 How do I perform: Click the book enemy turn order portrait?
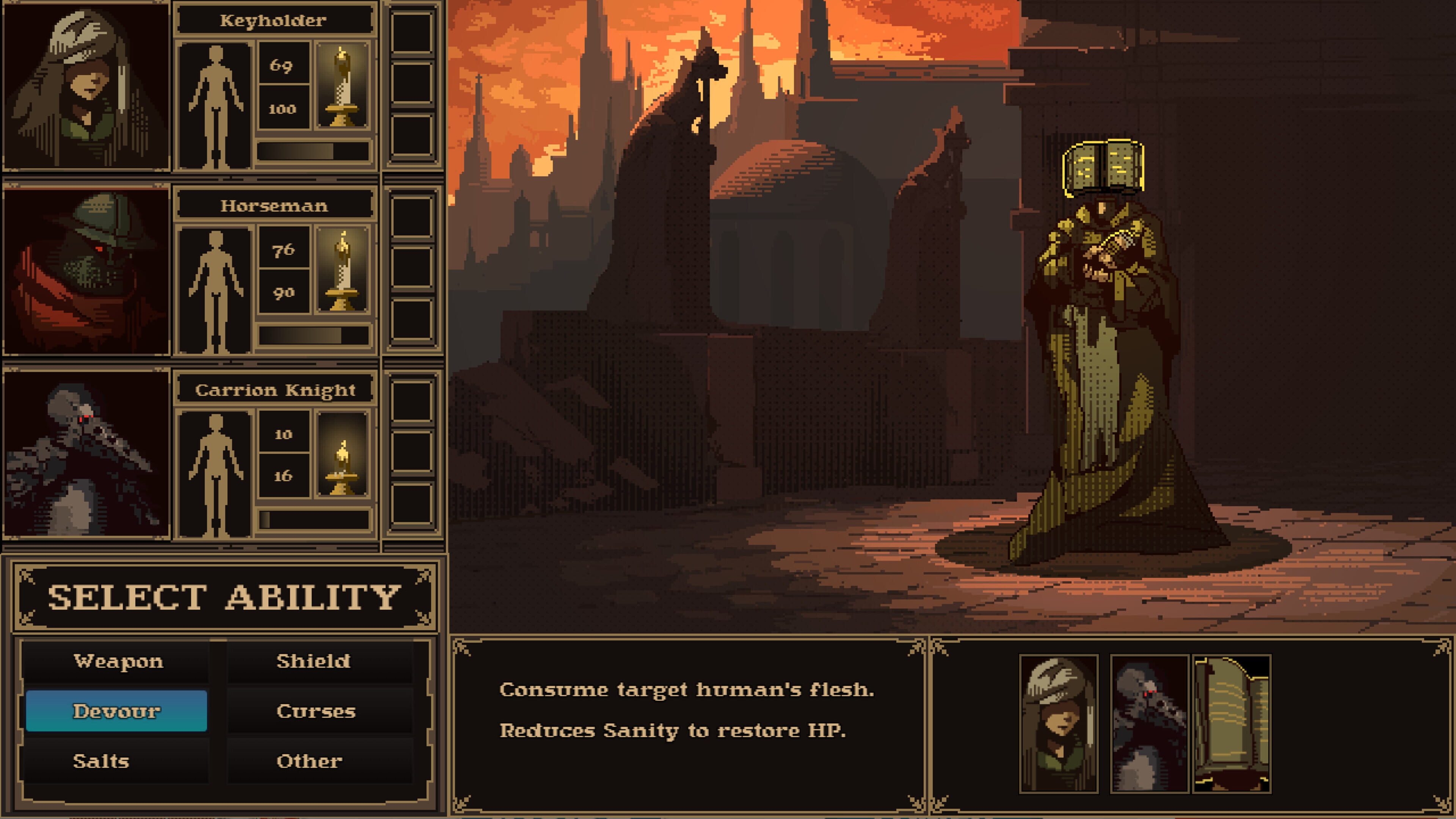point(1232,723)
